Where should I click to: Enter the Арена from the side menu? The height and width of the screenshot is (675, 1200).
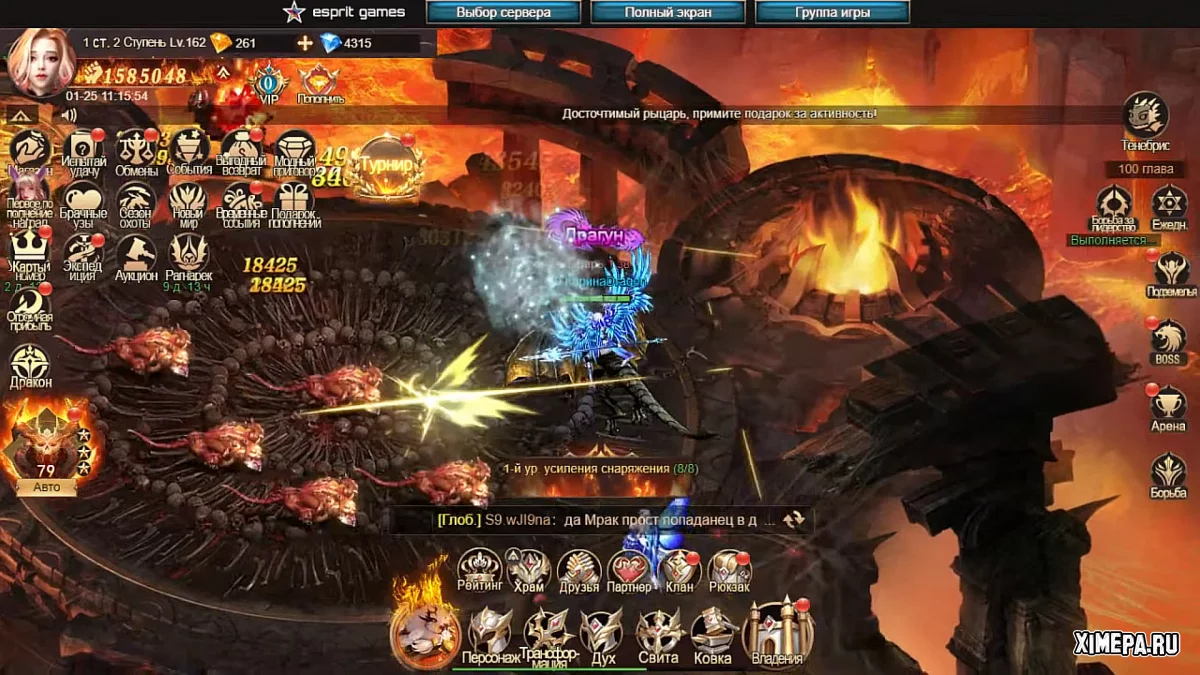(1168, 407)
